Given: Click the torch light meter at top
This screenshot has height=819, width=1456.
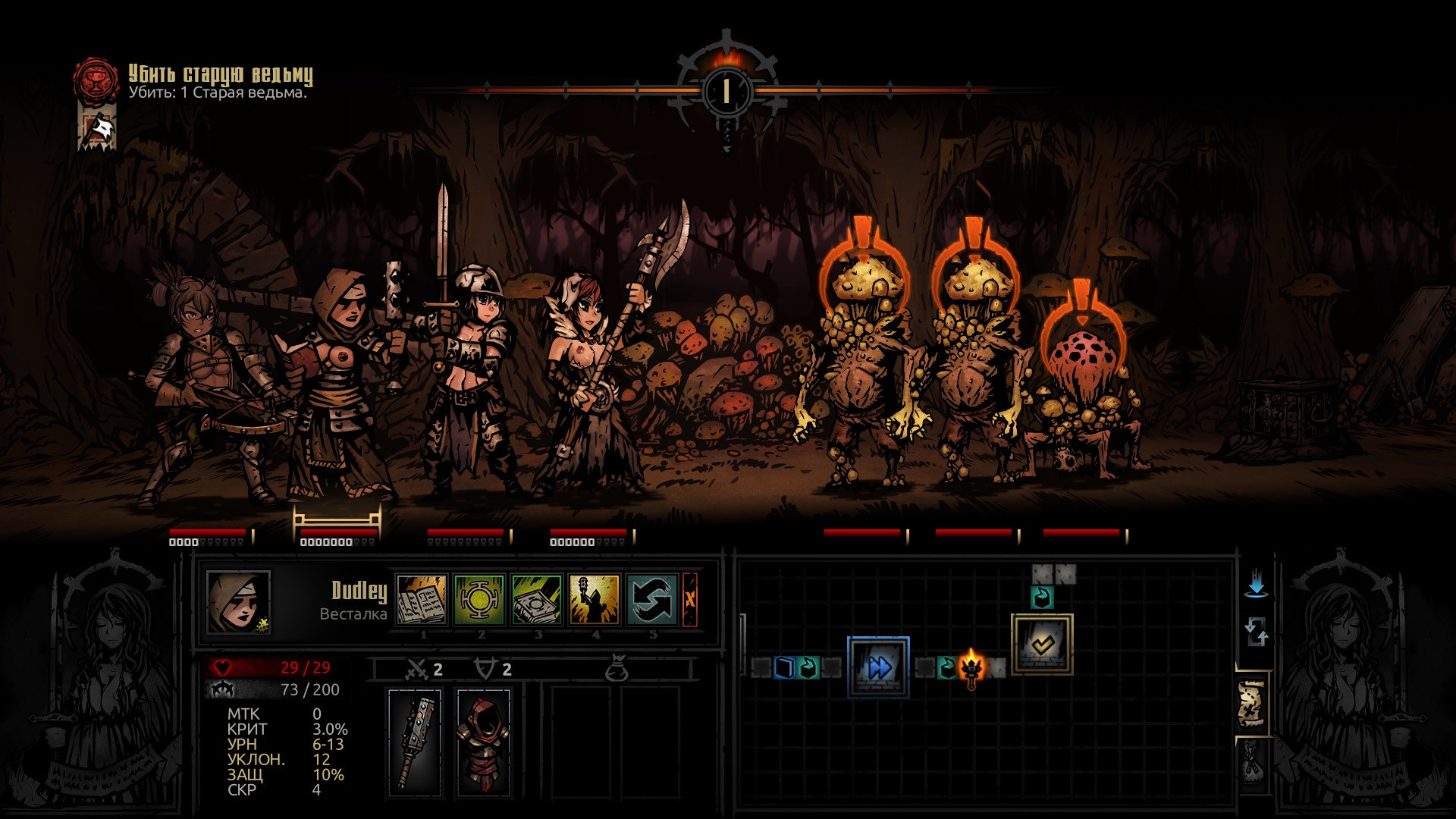Looking at the screenshot, I should [726, 89].
